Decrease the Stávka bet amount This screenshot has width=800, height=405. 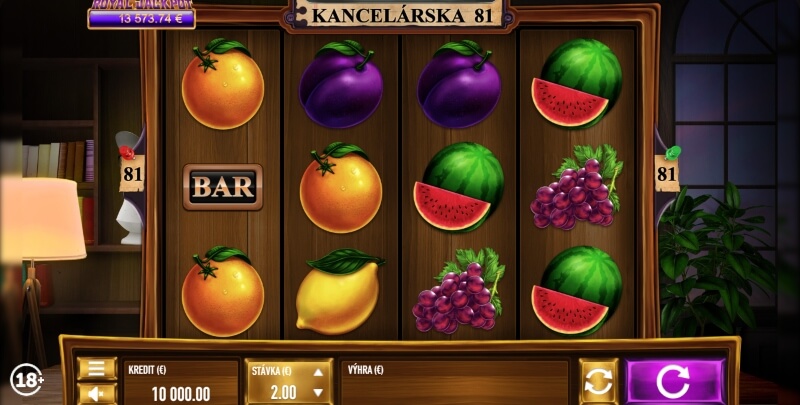click(x=318, y=393)
